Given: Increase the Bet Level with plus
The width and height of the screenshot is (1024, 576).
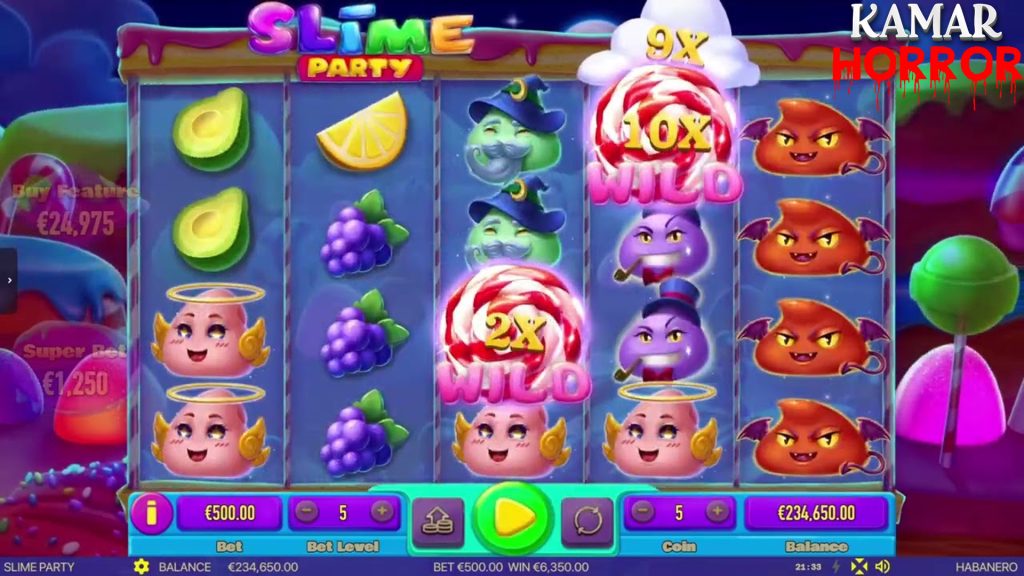Looking at the screenshot, I should tap(381, 513).
